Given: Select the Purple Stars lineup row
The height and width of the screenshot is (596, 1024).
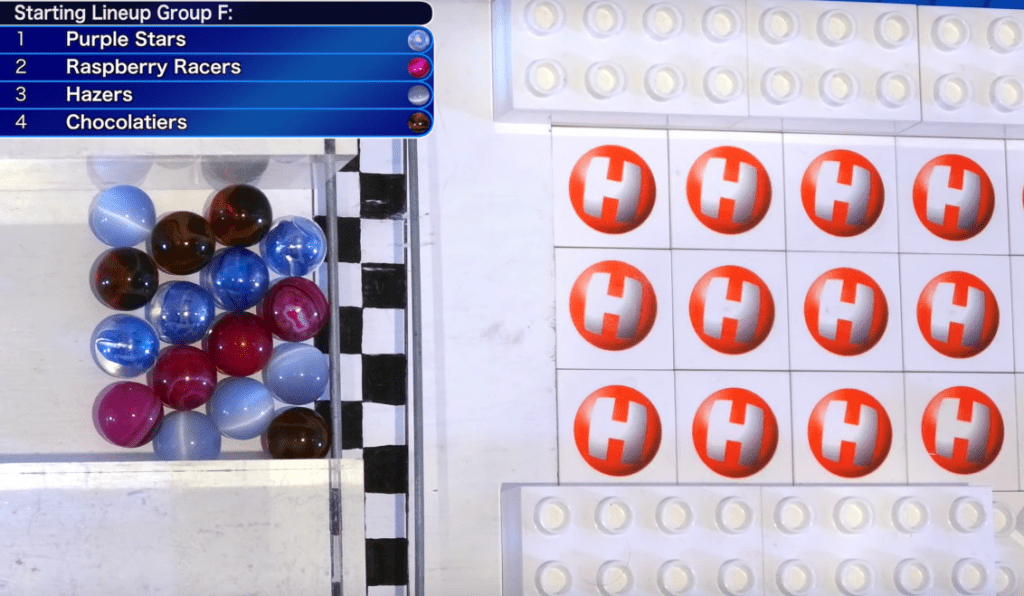Looking at the screenshot, I should [216, 40].
